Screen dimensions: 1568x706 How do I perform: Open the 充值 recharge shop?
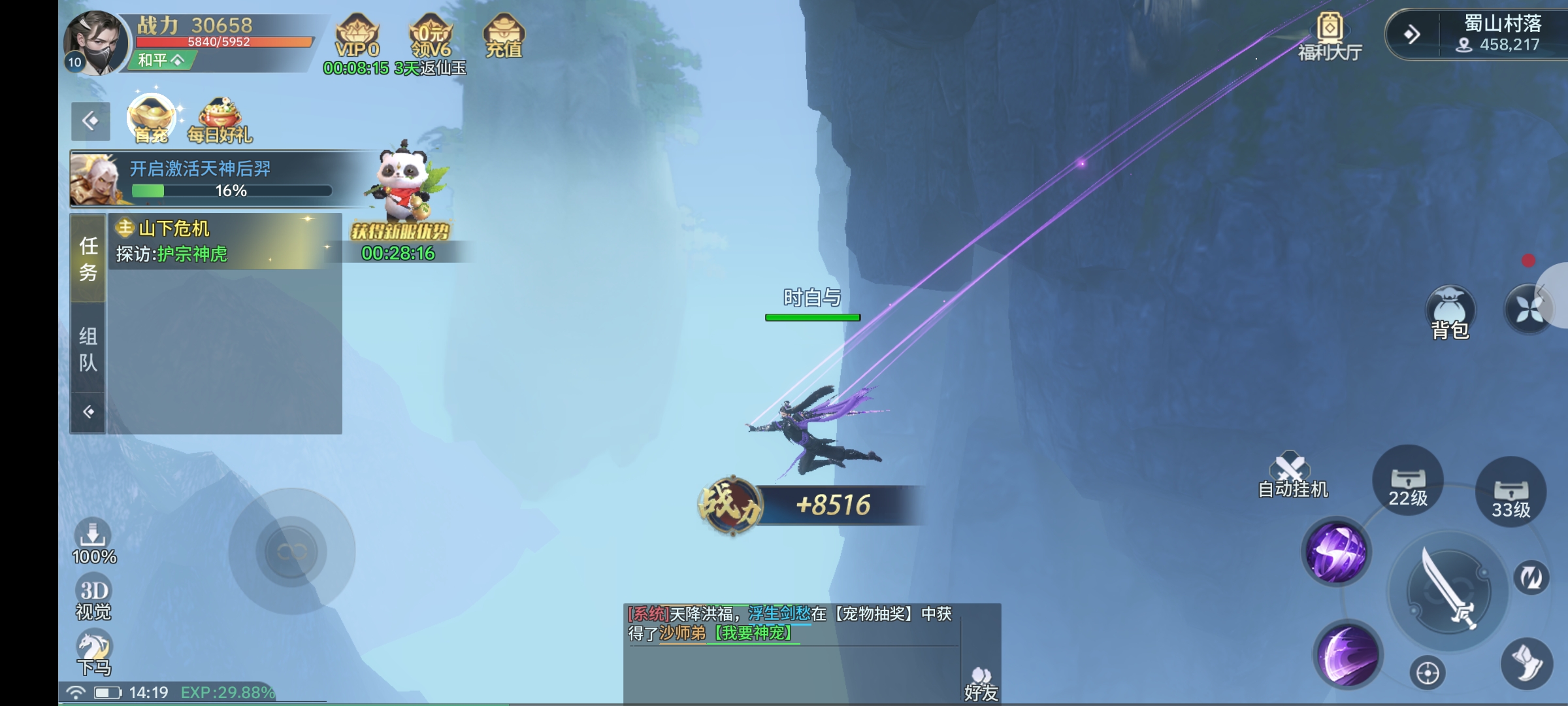[x=504, y=37]
